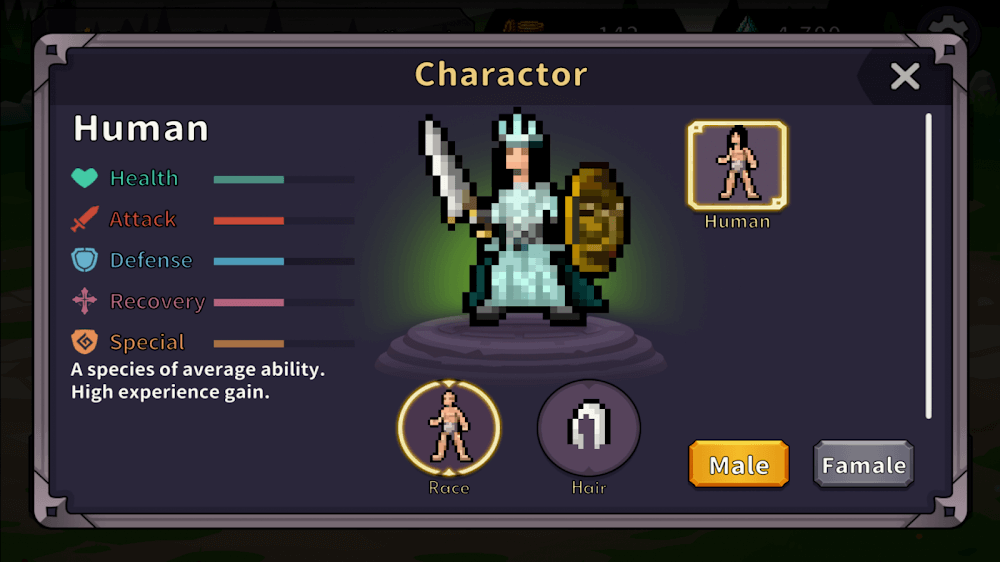Click the race list scrollbar

point(928,265)
